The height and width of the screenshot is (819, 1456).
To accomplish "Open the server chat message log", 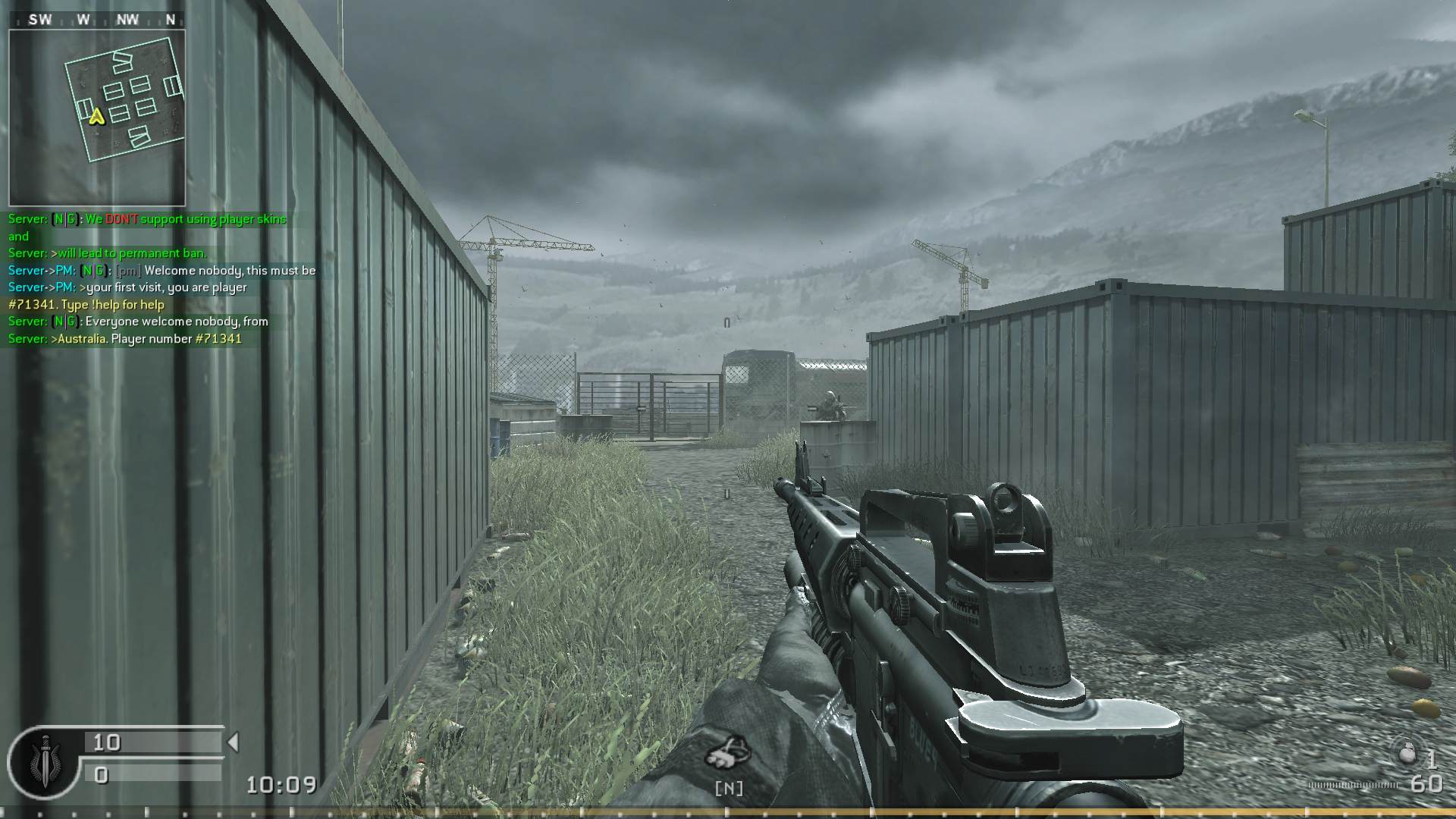I will (x=161, y=279).
